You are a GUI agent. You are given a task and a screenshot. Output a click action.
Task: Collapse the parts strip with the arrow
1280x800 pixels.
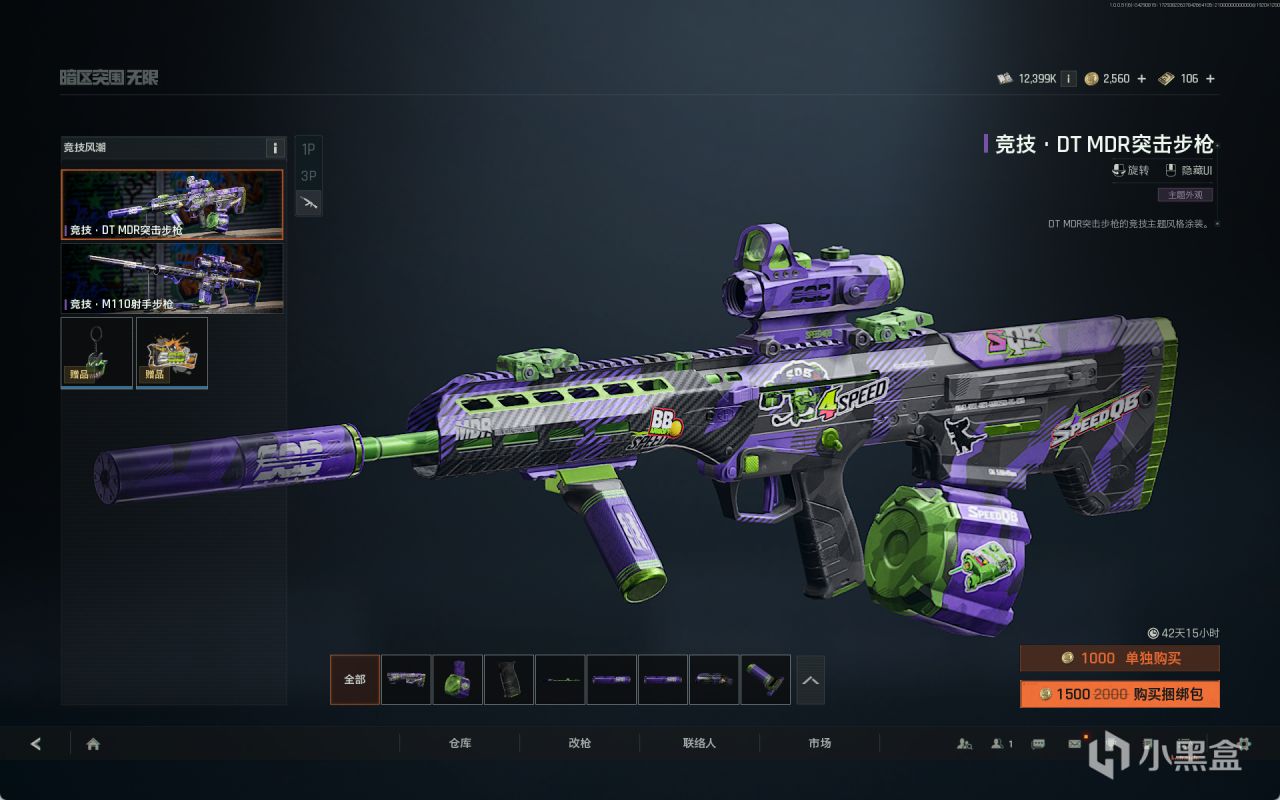click(810, 680)
